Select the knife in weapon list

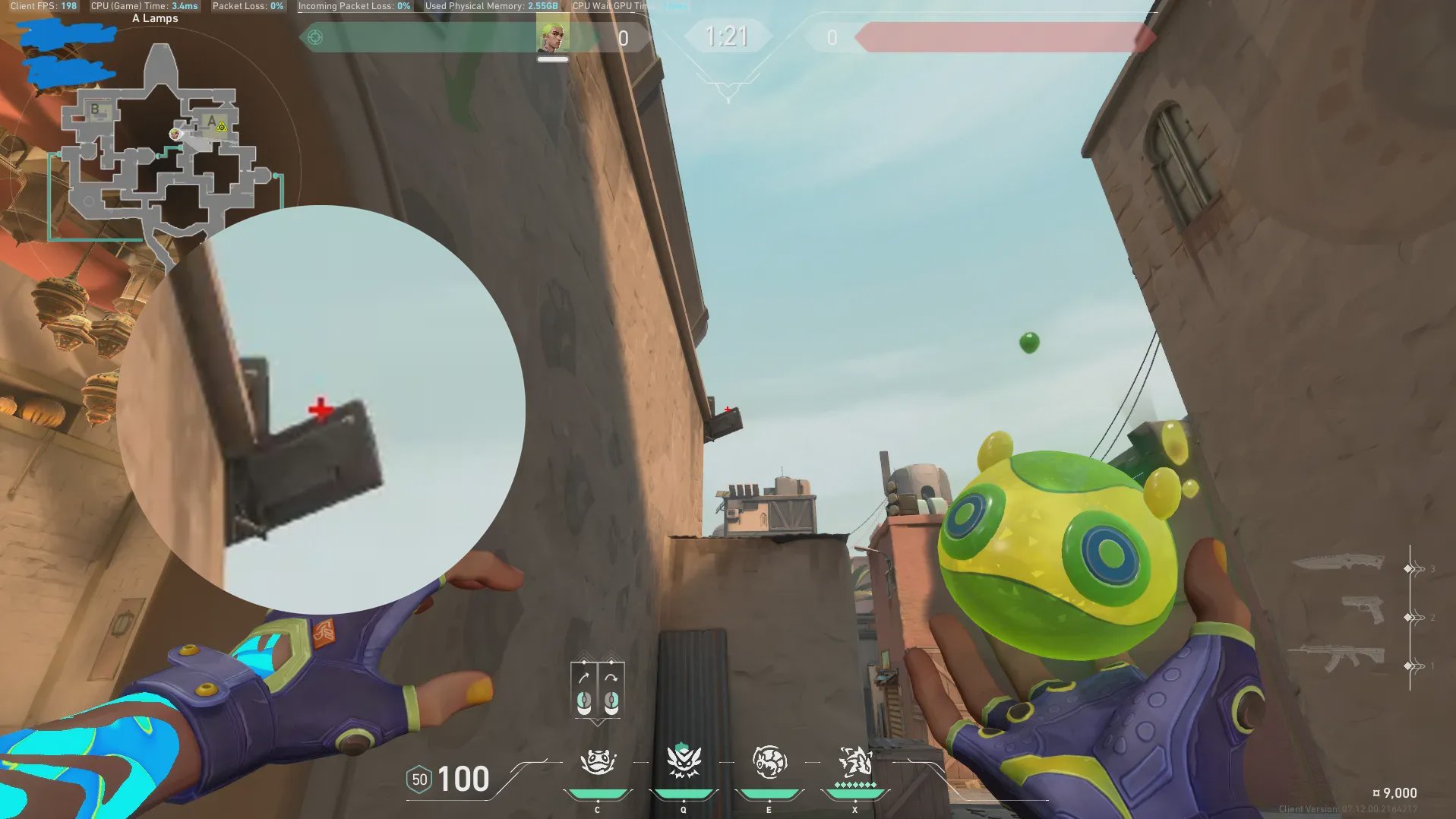1338,563
